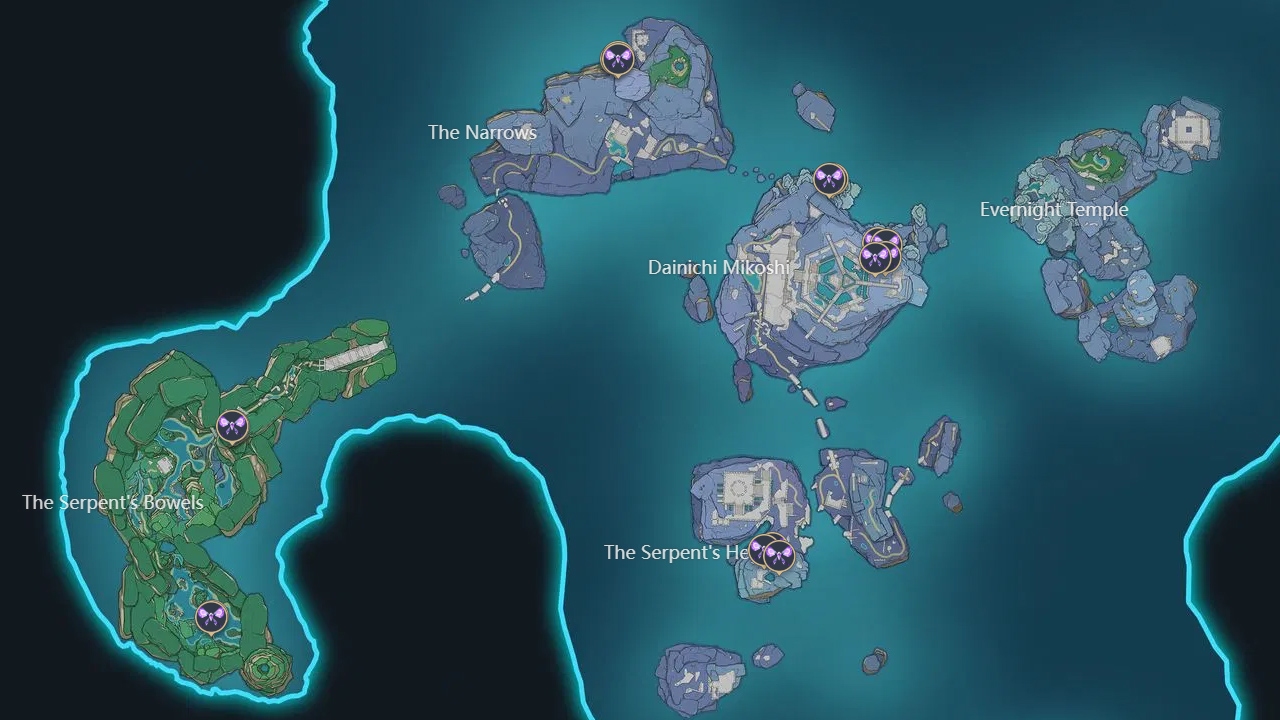Open the Evernight Temple region

(x=1055, y=210)
